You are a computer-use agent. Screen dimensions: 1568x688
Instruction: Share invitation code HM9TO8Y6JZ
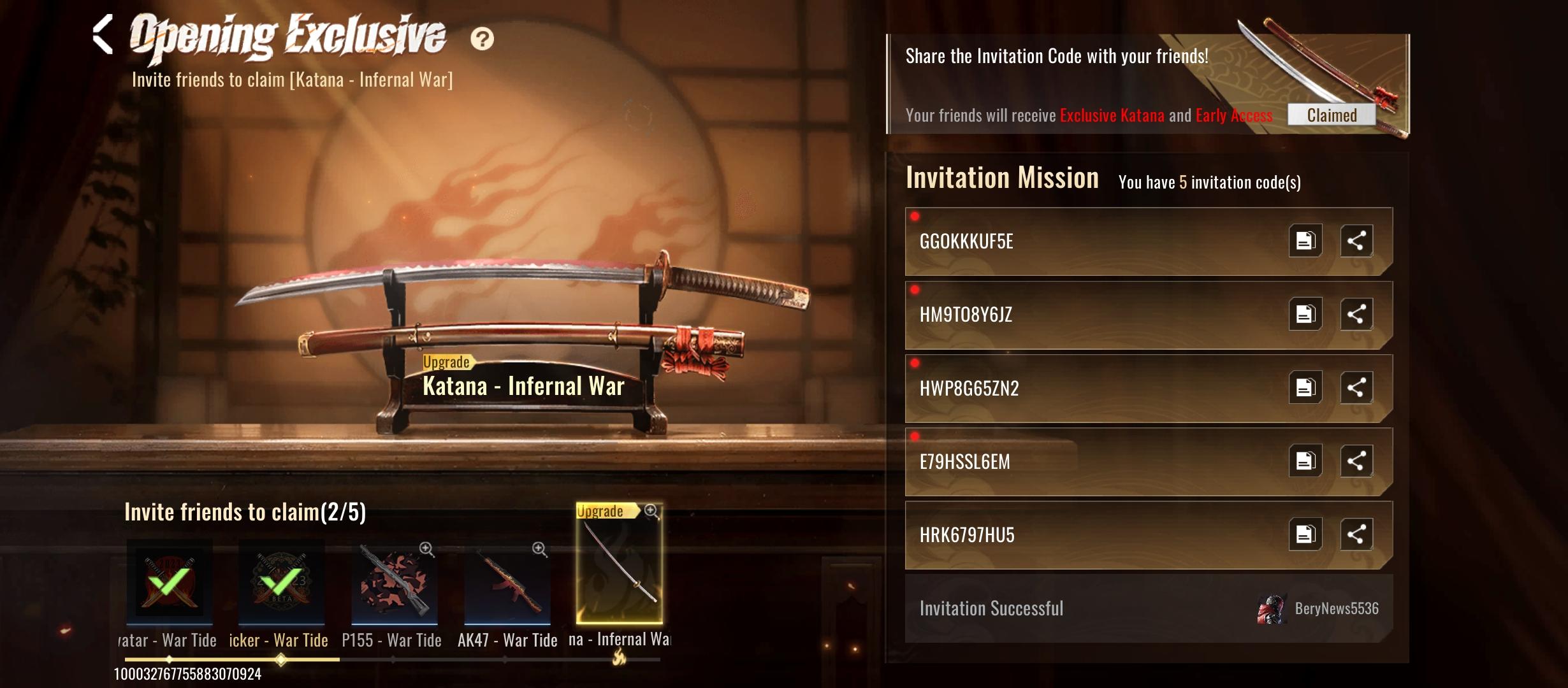coord(1356,314)
